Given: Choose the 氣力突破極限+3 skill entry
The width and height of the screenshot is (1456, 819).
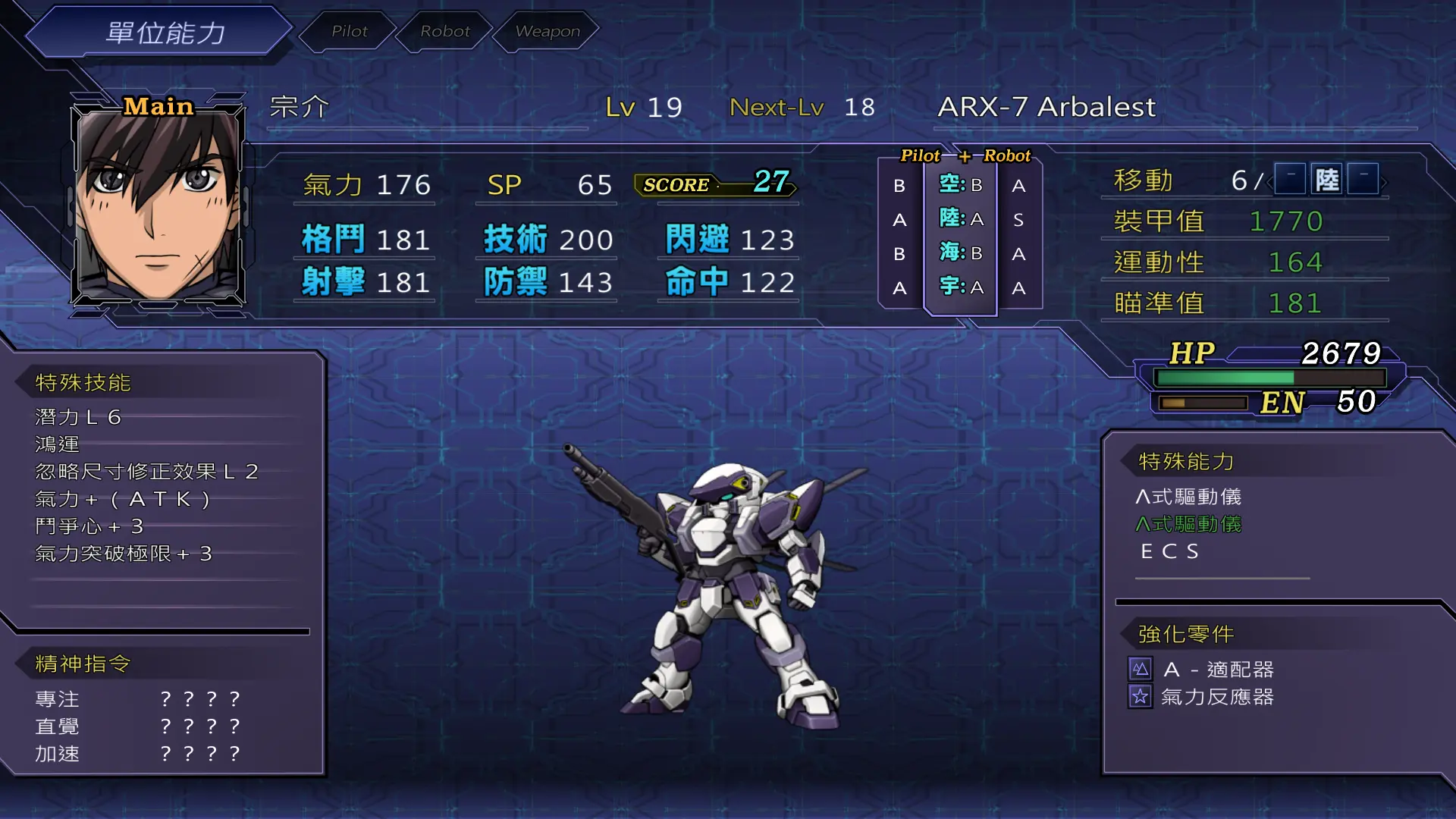Looking at the screenshot, I should point(124,554).
